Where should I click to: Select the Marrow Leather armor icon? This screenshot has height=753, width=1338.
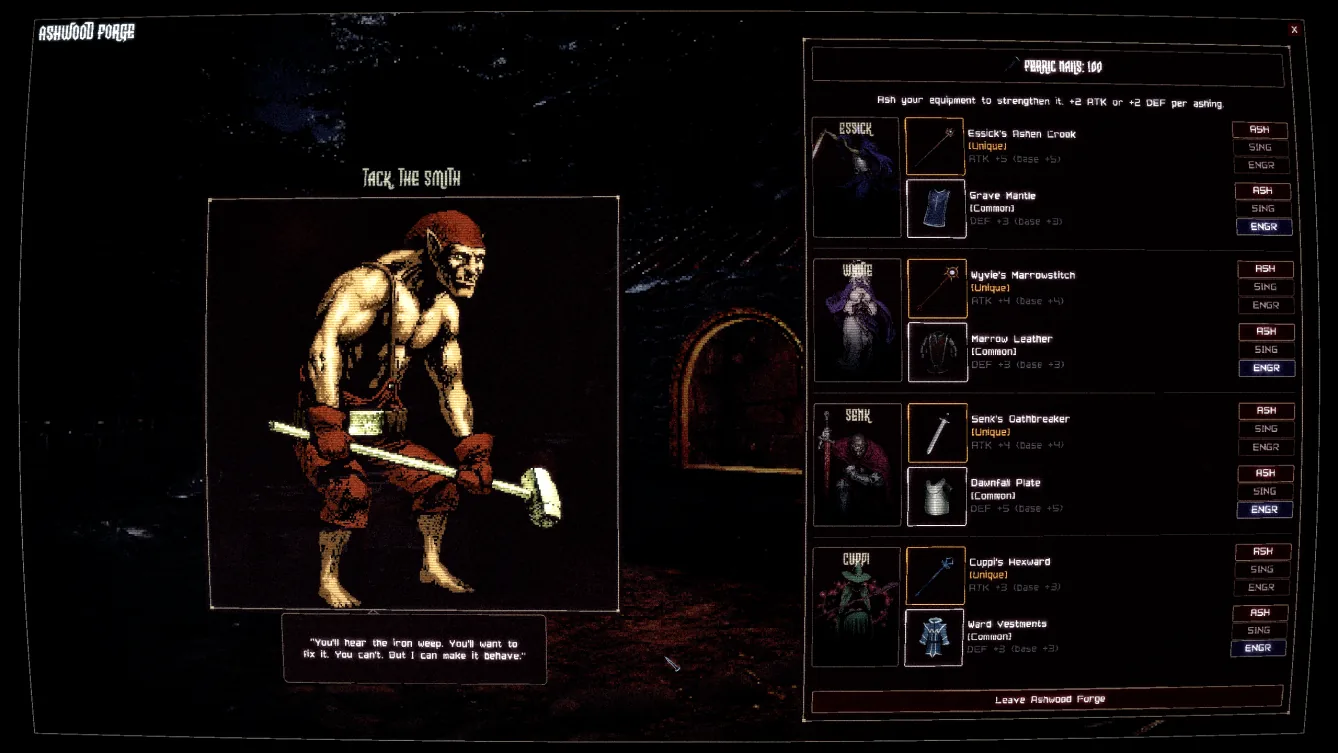pos(936,350)
